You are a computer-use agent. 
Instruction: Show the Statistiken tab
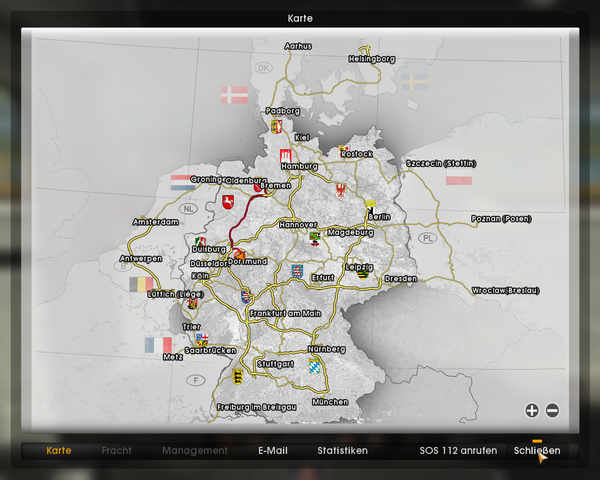[342, 451]
